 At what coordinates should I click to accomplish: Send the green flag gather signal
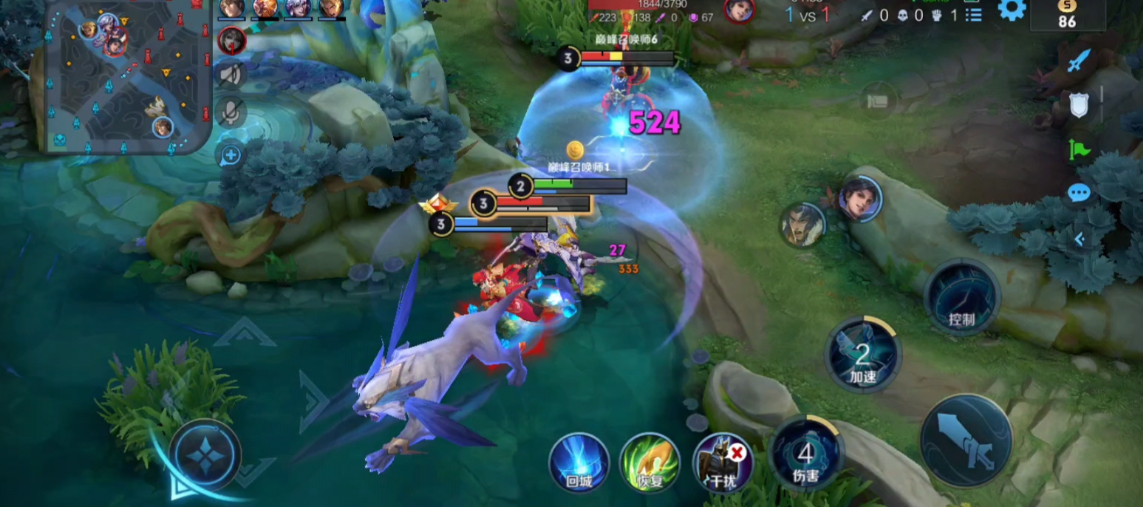click(1078, 150)
